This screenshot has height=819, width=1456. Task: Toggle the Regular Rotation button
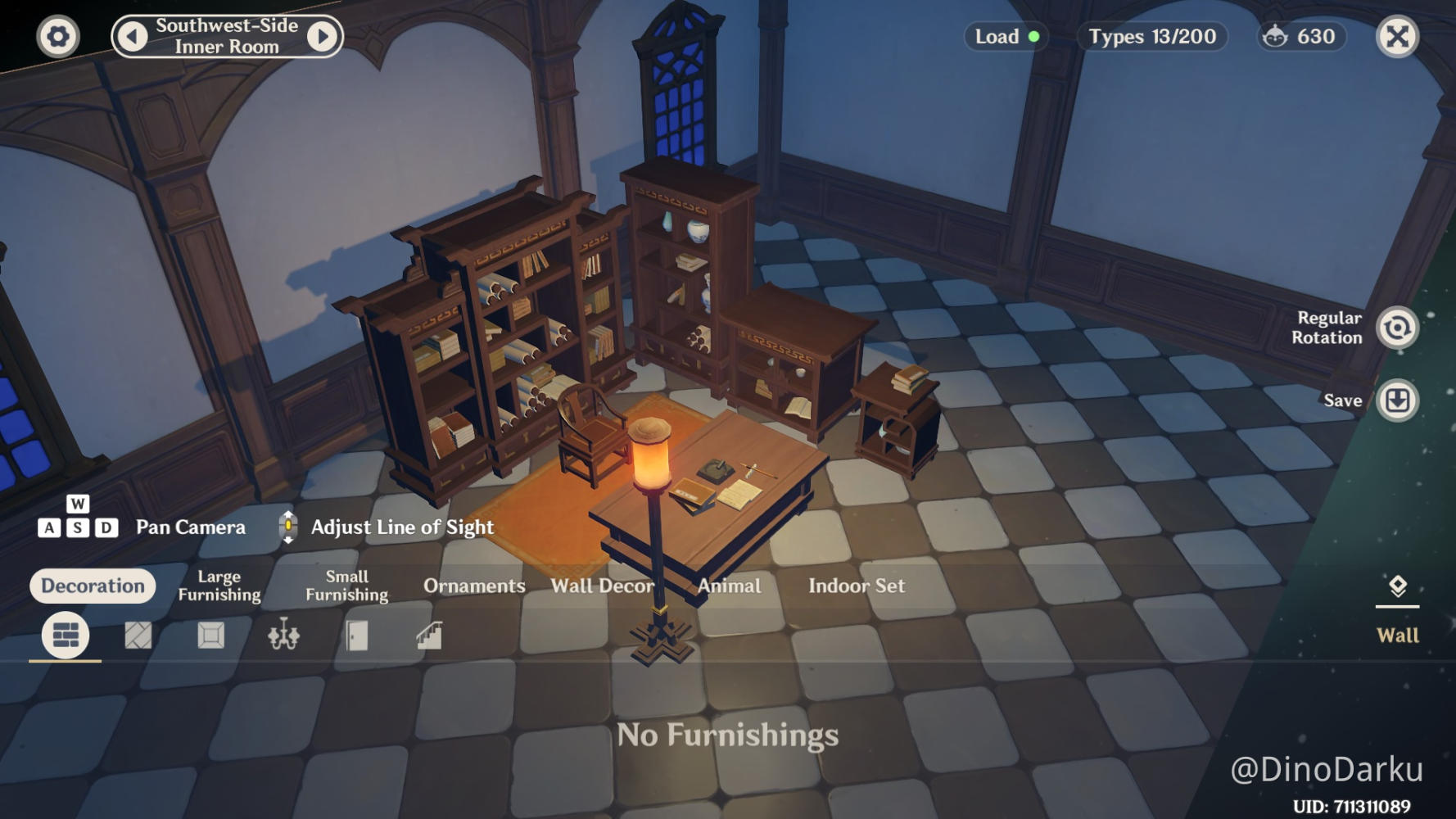1397,328
